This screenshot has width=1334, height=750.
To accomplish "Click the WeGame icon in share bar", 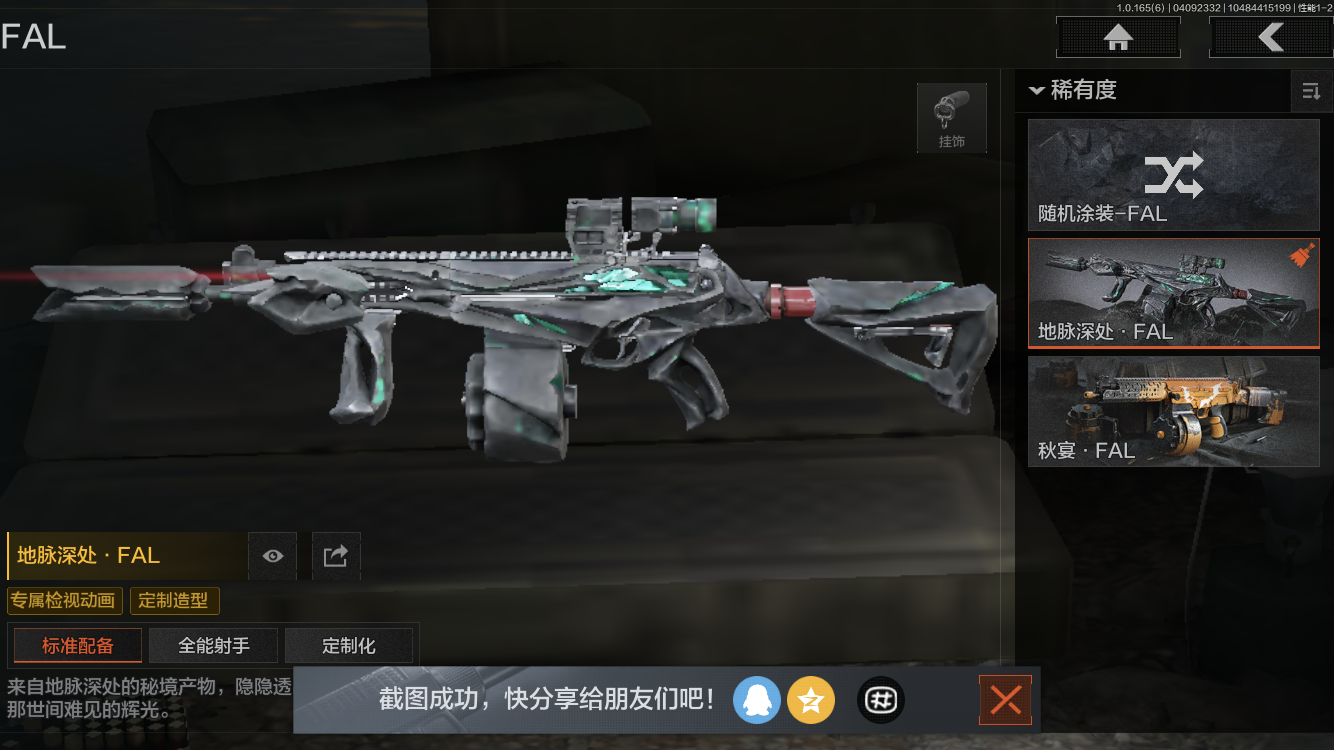I will click(x=880, y=700).
